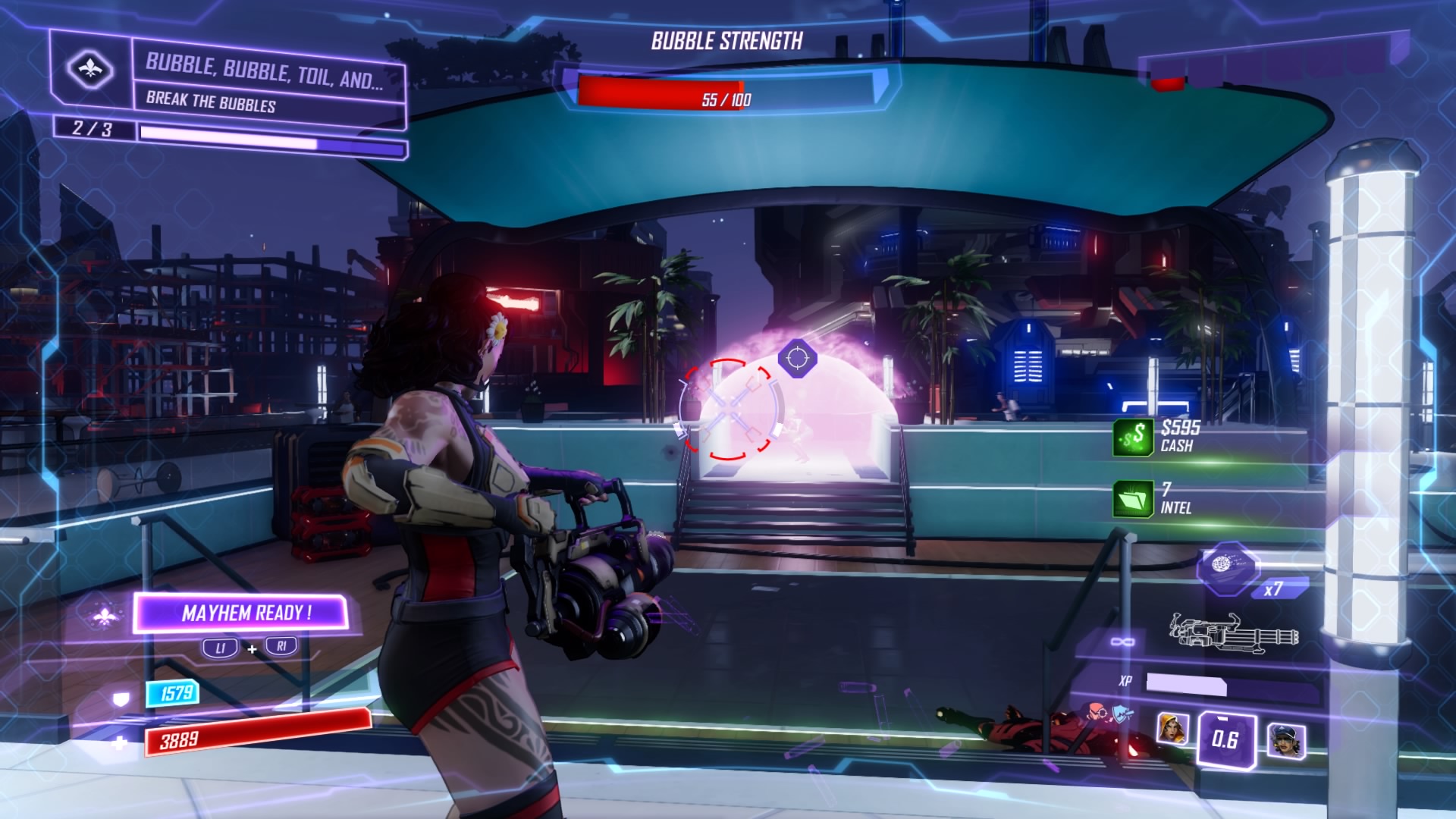Click the red goggled-face status icon
1456x819 pixels.
click(x=1095, y=711)
